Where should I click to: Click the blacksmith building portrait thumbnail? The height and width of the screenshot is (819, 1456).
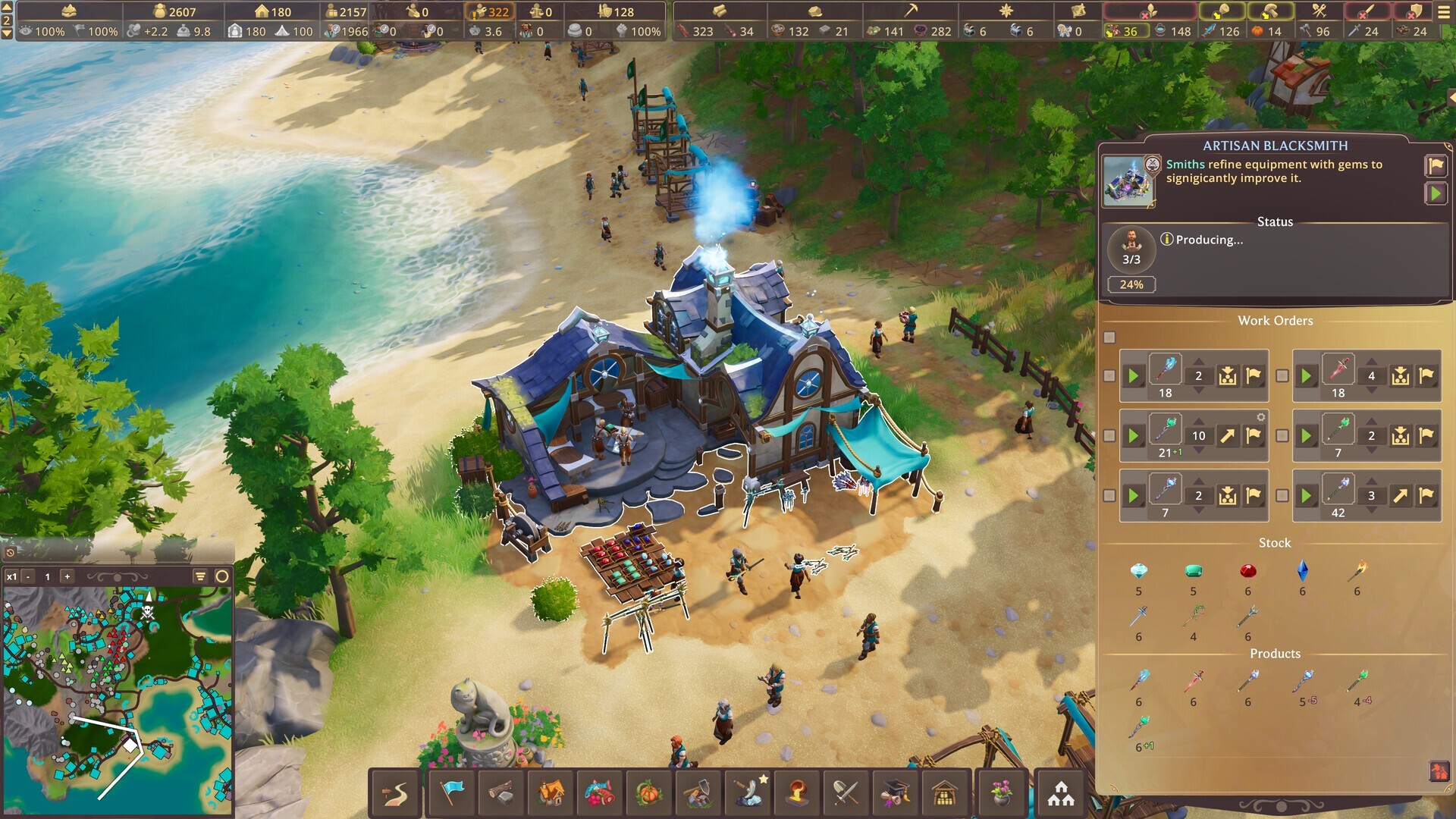(x=1128, y=180)
